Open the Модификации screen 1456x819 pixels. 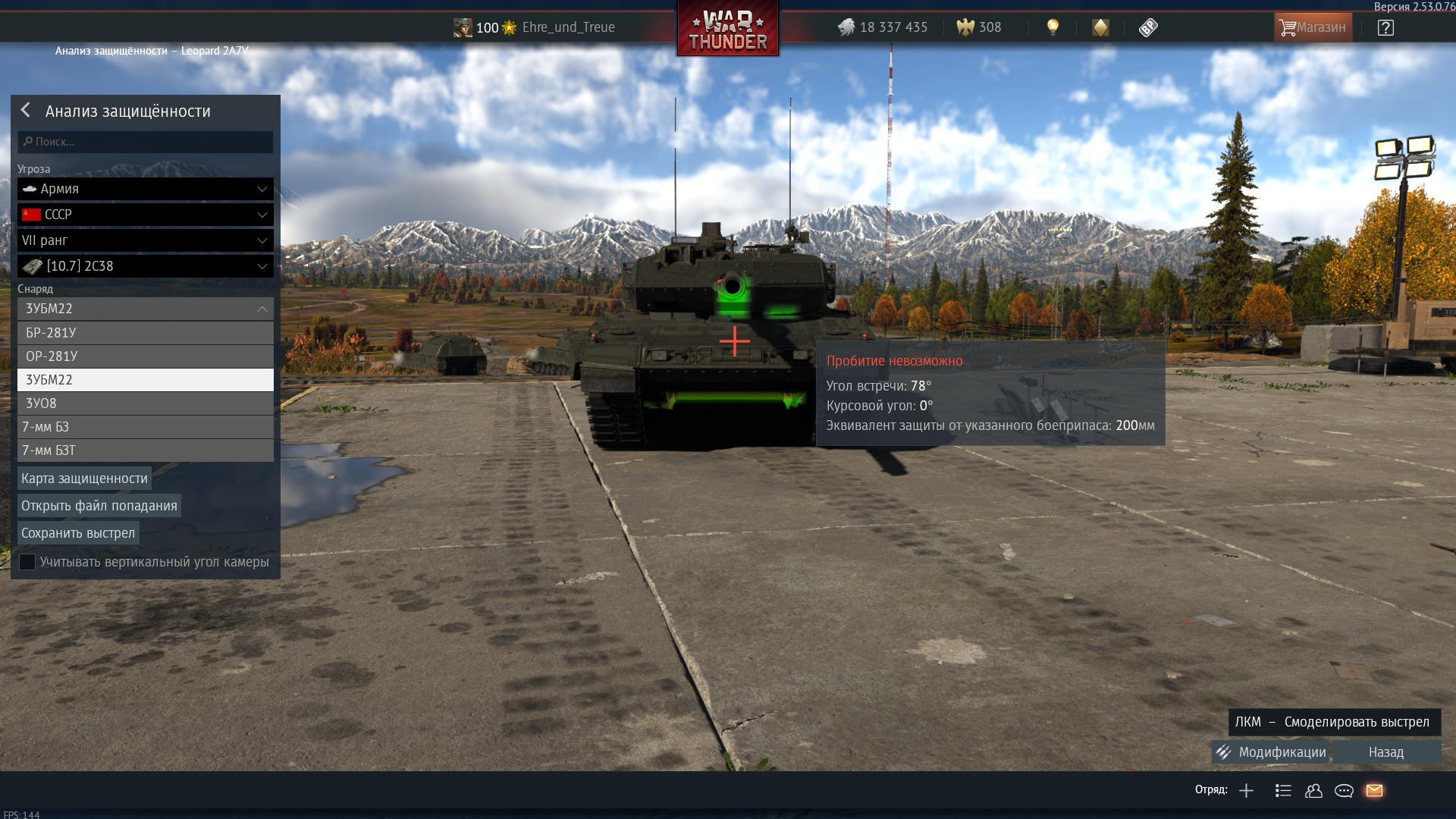[x=1272, y=752]
